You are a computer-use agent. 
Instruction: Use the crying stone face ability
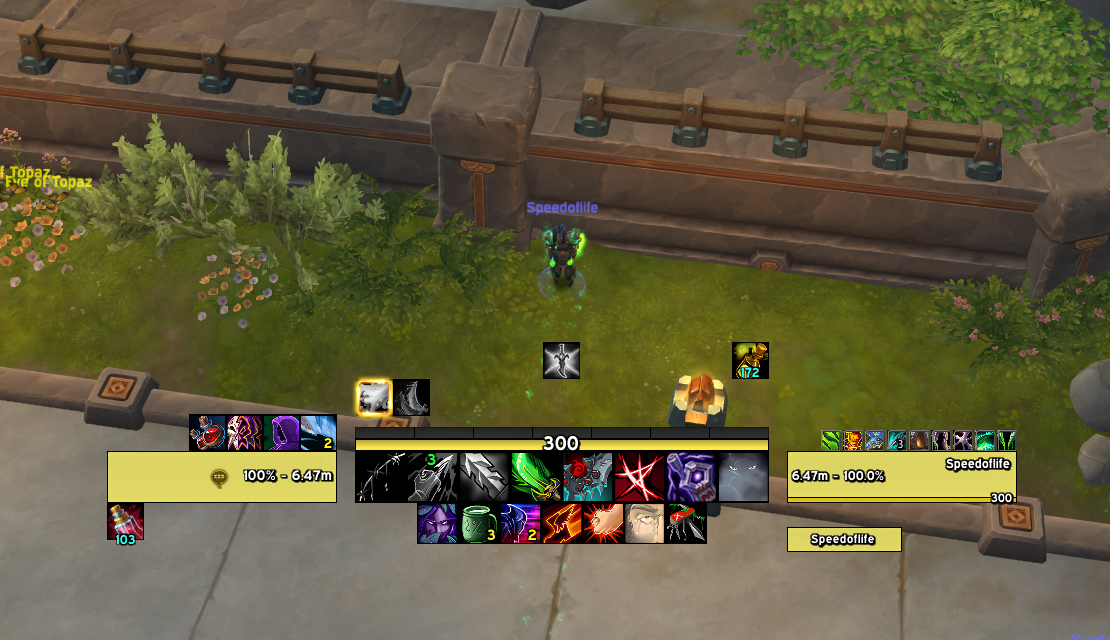click(x=645, y=523)
